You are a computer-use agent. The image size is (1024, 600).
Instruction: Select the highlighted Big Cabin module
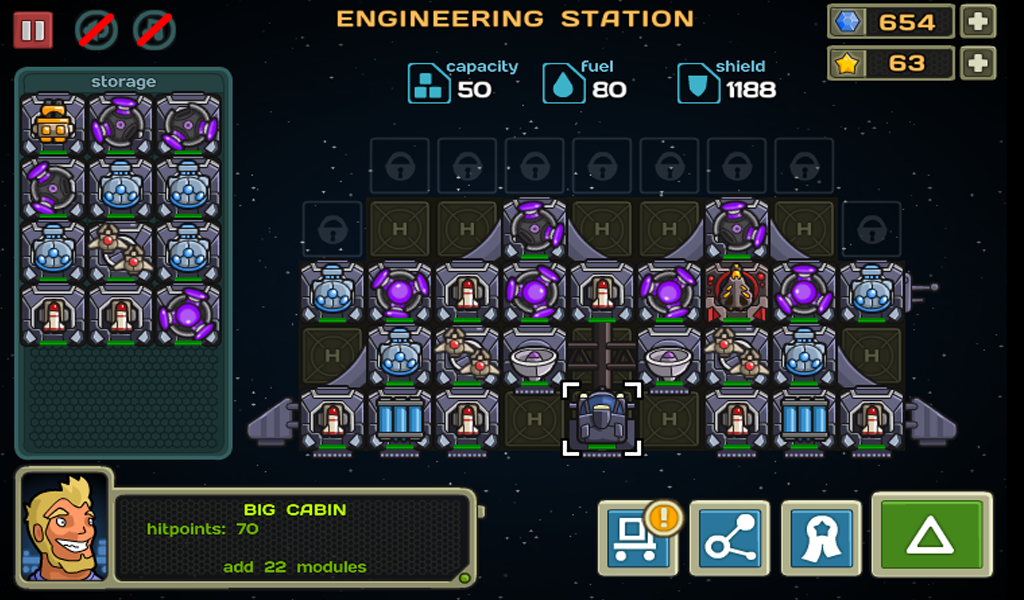coord(602,418)
